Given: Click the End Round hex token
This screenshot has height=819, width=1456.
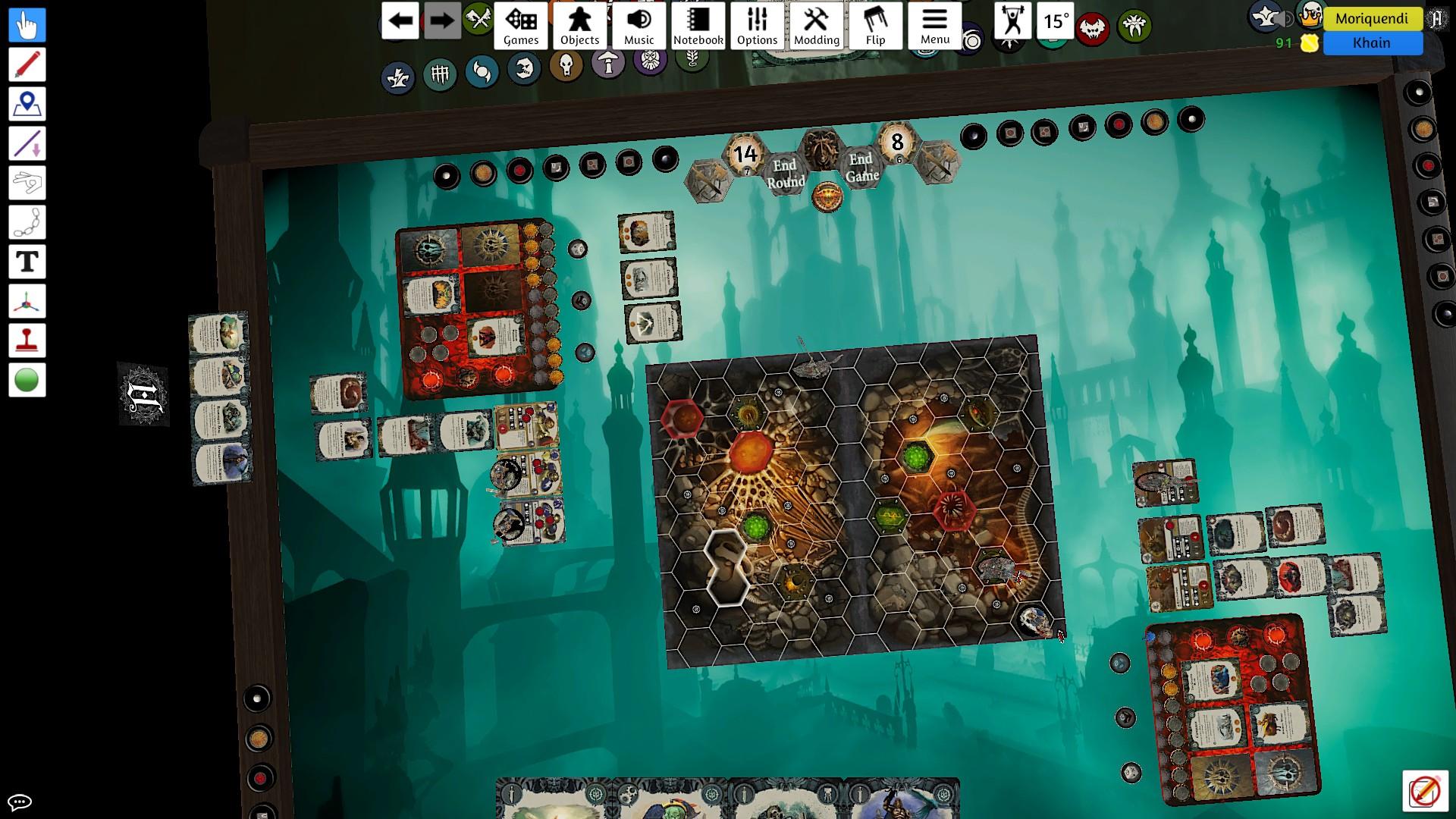Looking at the screenshot, I should tap(785, 174).
